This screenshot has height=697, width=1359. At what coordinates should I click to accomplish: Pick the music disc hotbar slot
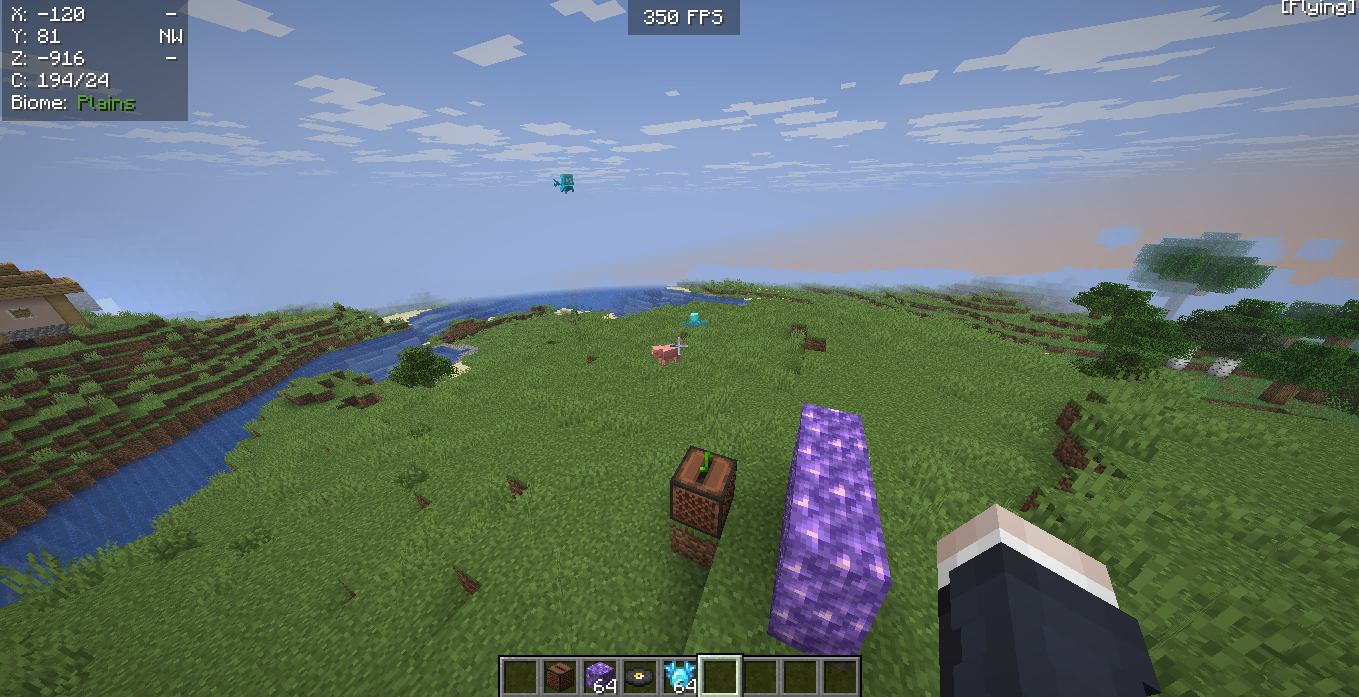(639, 676)
